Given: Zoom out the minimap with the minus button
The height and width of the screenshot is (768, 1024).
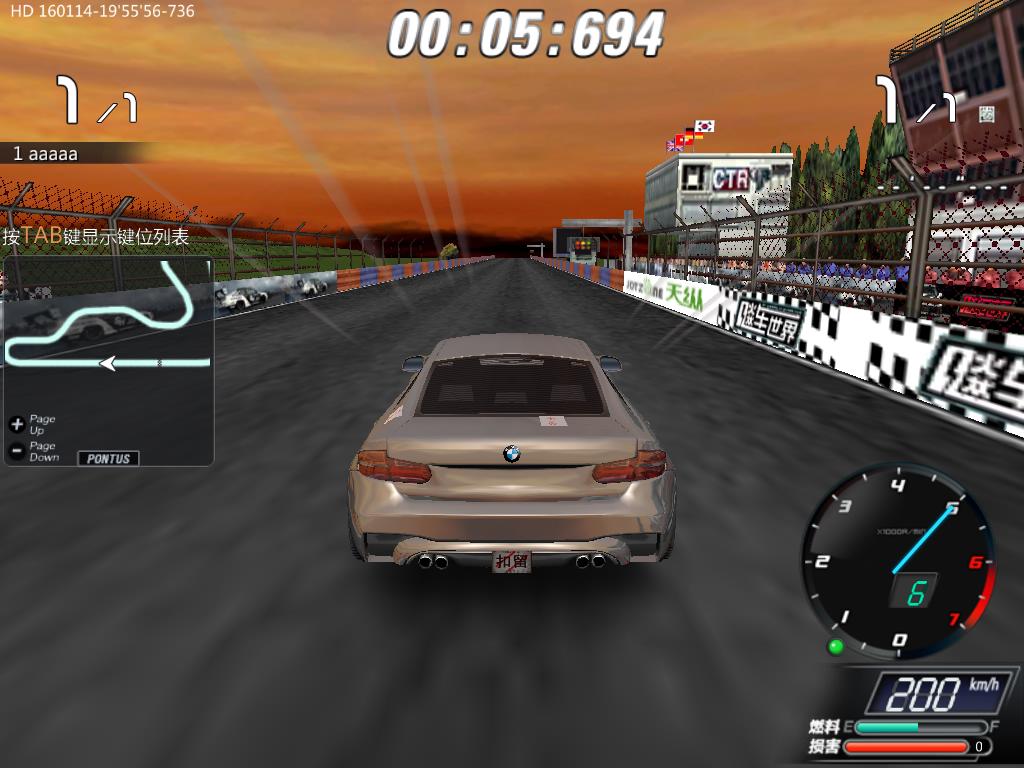Looking at the screenshot, I should (16, 451).
